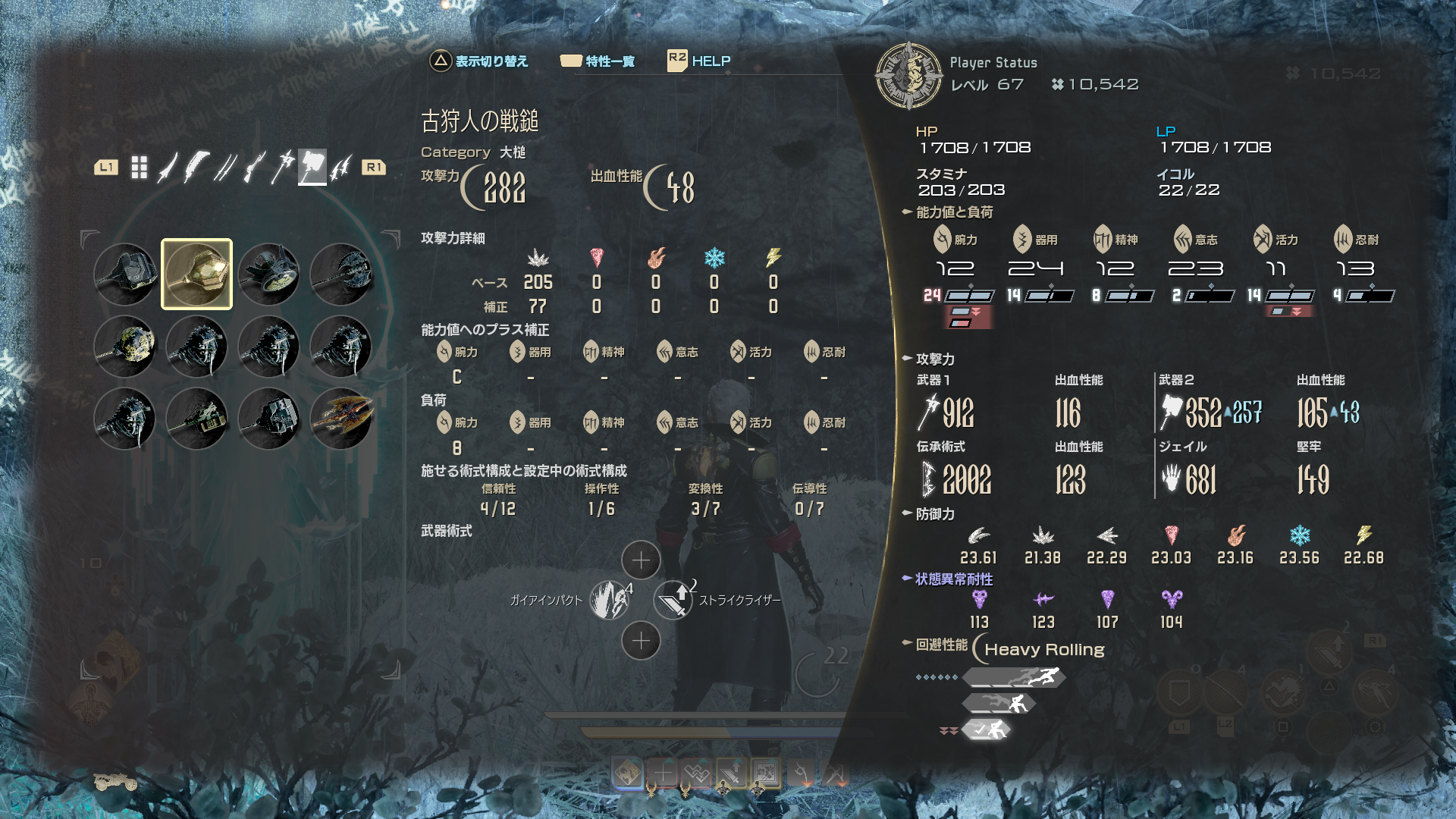Switch to the dual swords category tab
The height and width of the screenshot is (819, 1456).
224,168
